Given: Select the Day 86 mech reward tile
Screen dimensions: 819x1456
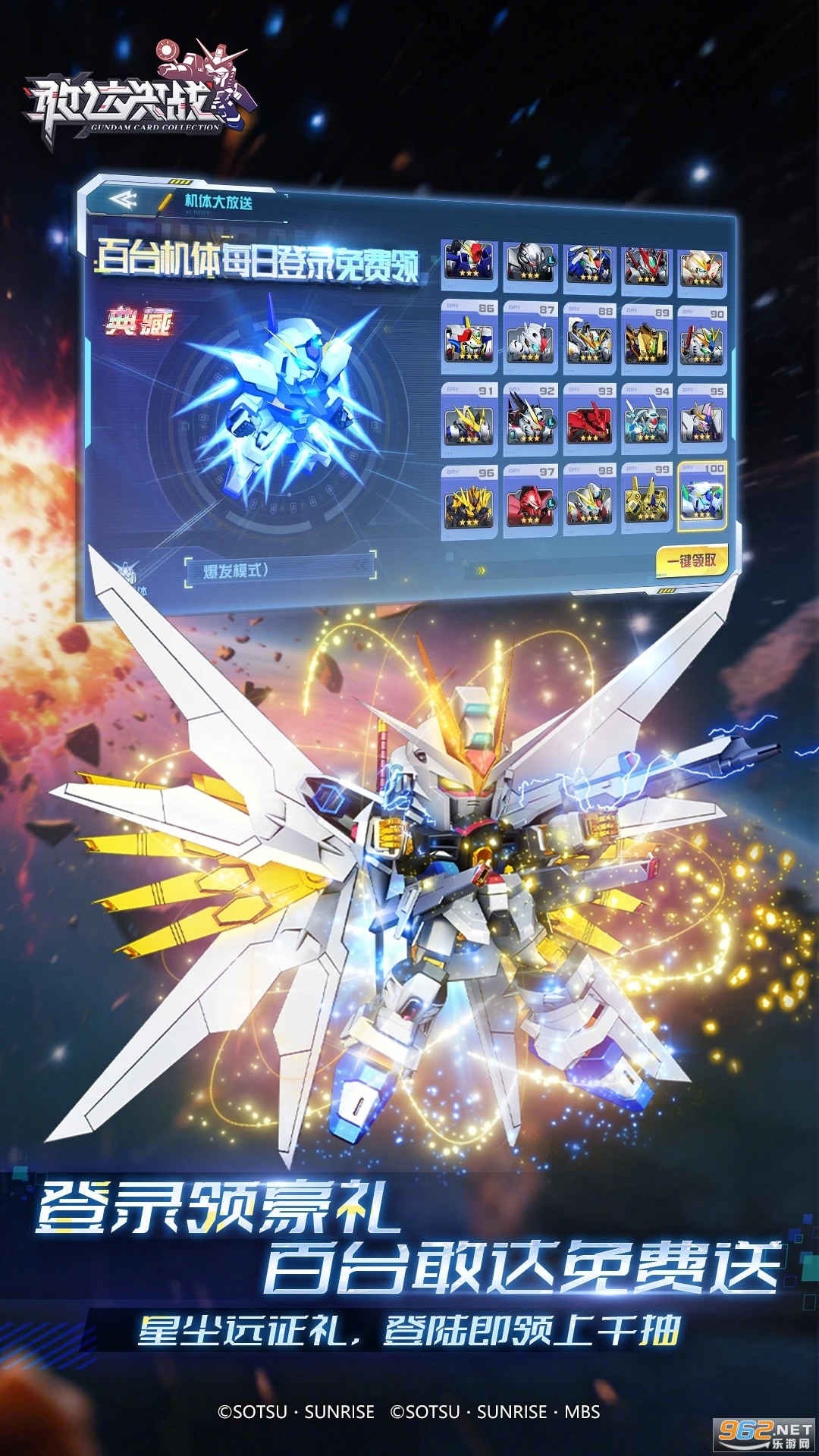Looking at the screenshot, I should (469, 337).
